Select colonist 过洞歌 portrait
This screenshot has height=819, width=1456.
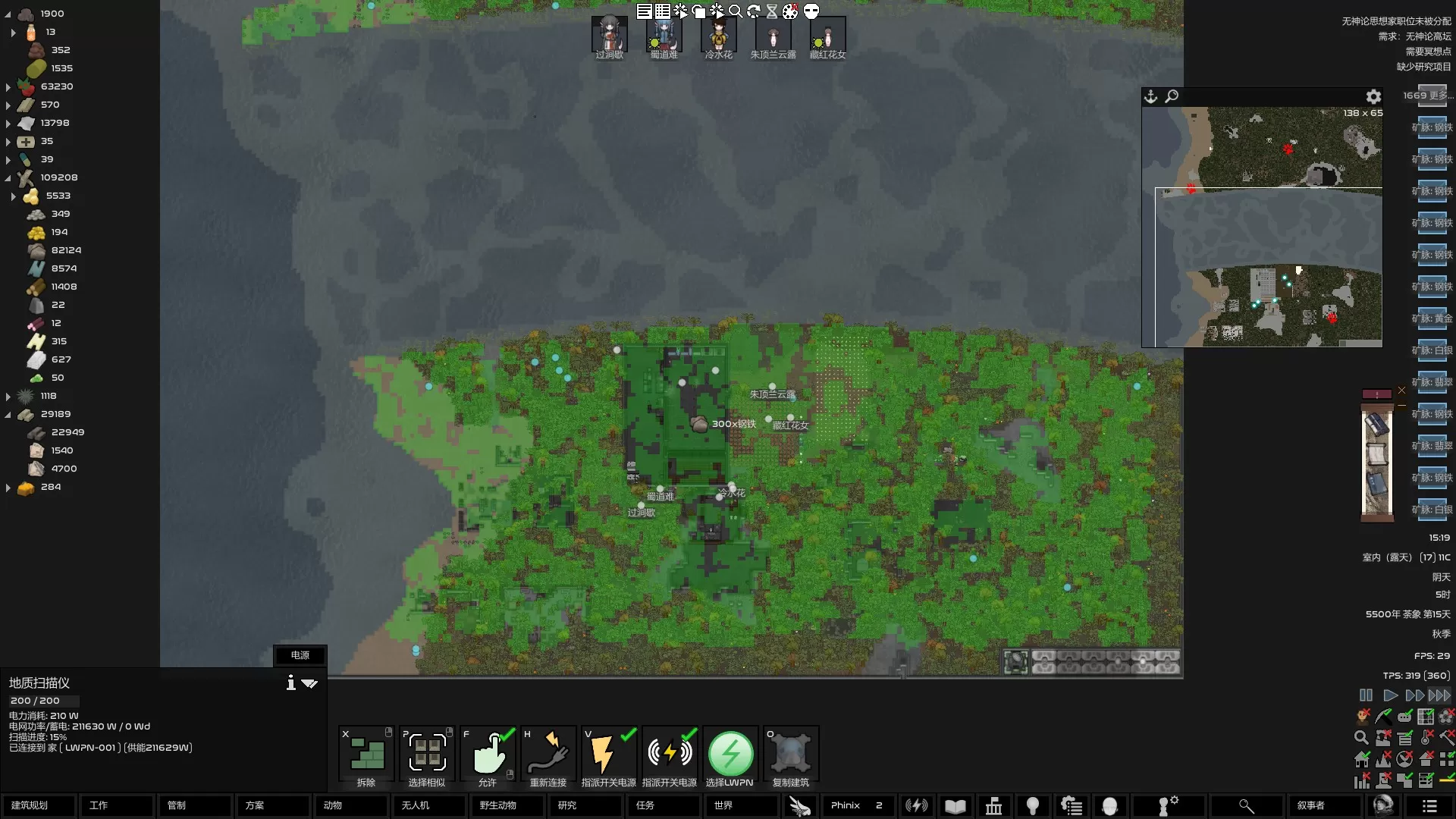point(610,36)
